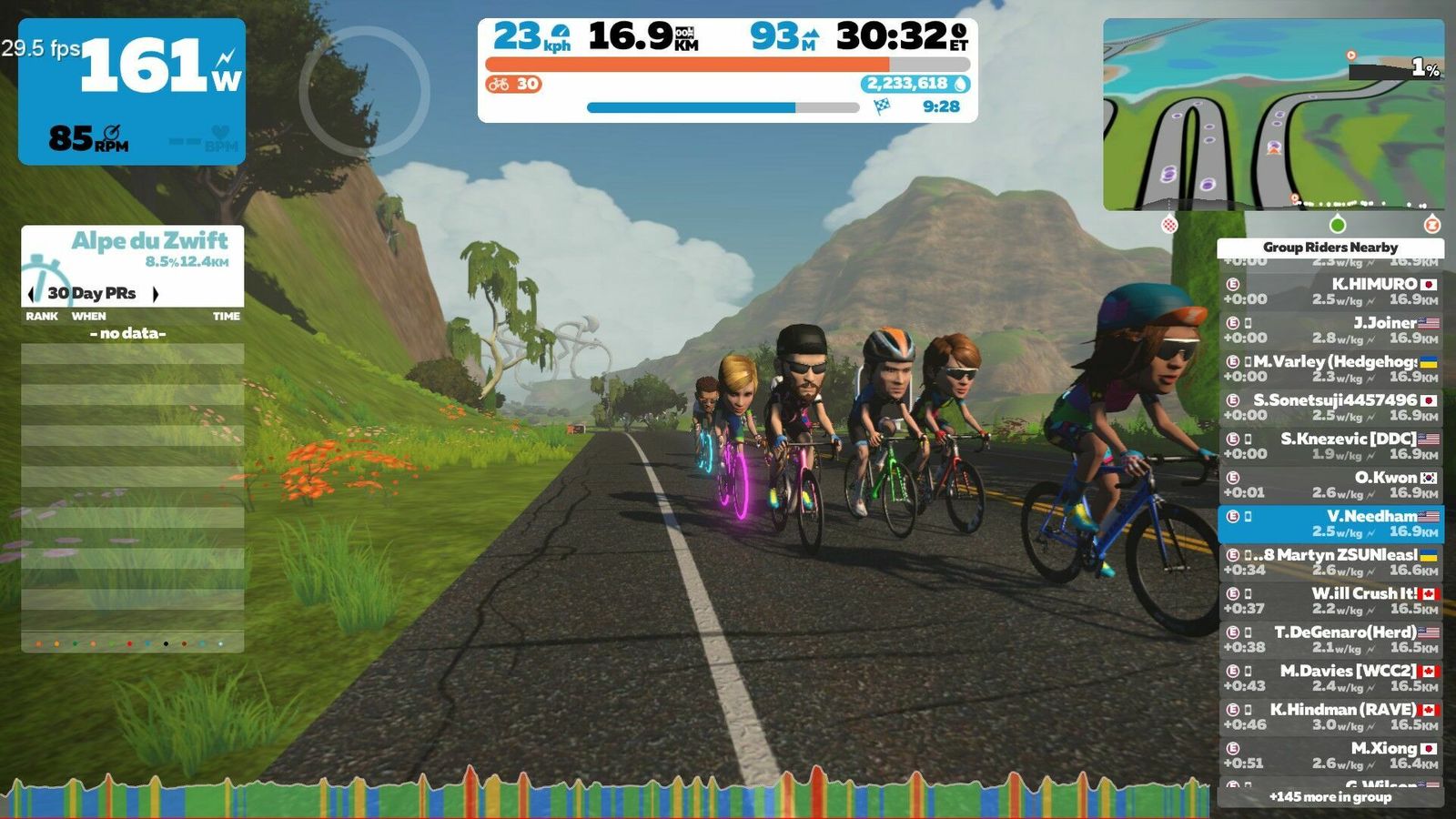Select rider T.DeGenaro(Herd)
Screen dimensions: 1456x819
pos(1330,639)
